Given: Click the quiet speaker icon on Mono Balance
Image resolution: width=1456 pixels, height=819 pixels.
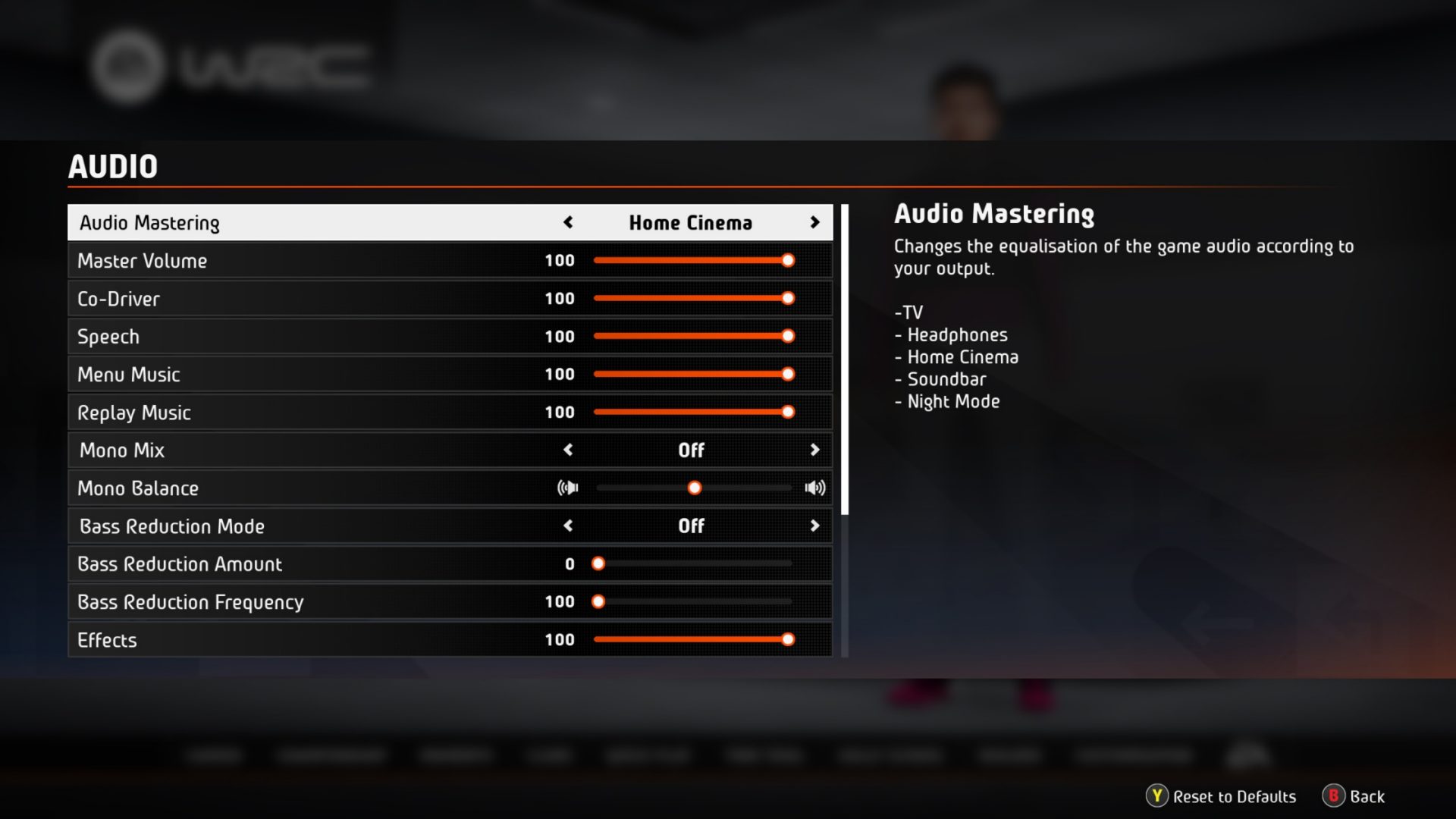Looking at the screenshot, I should pyautogui.click(x=568, y=488).
